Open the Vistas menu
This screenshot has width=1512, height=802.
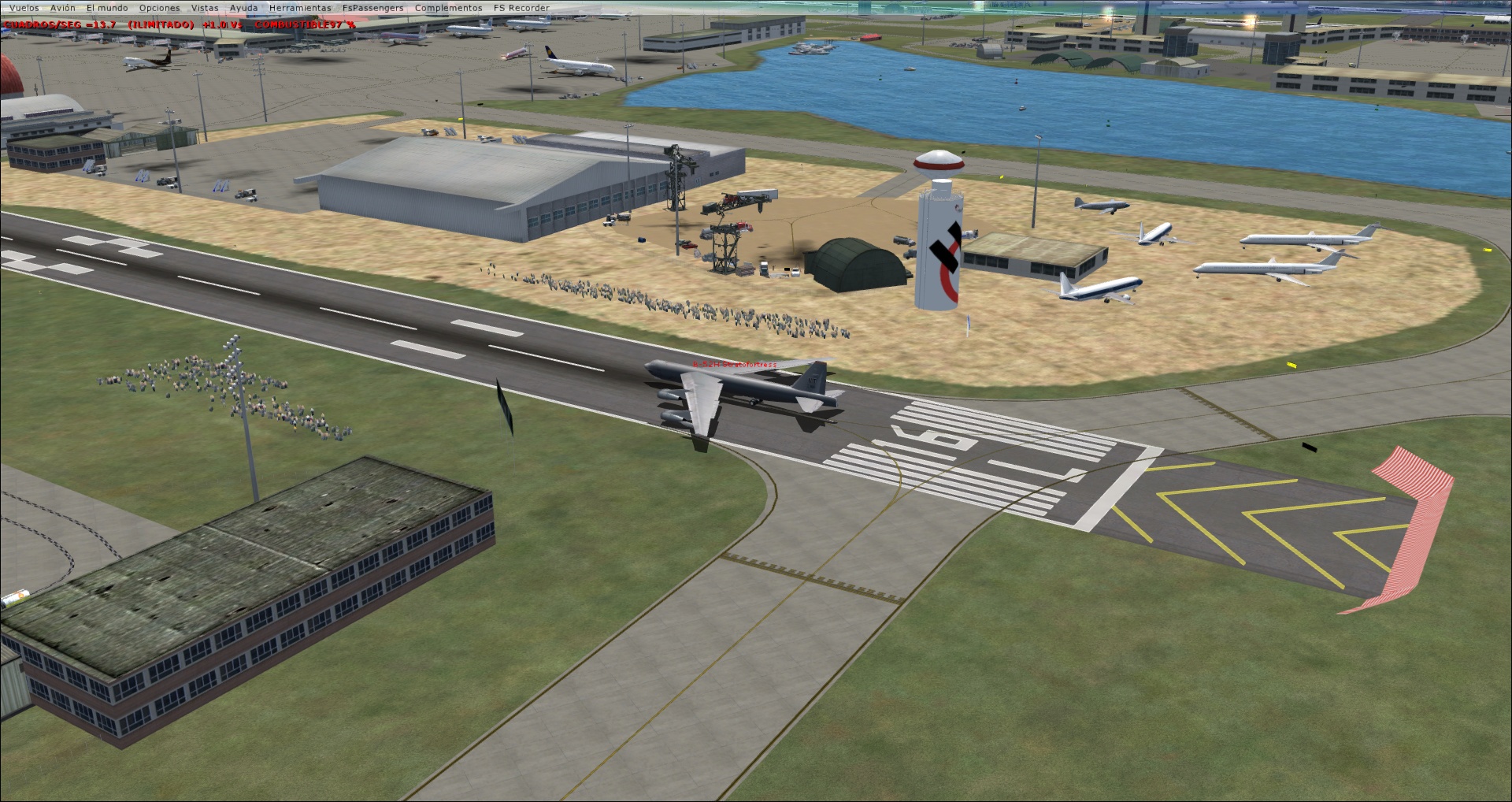tap(206, 7)
